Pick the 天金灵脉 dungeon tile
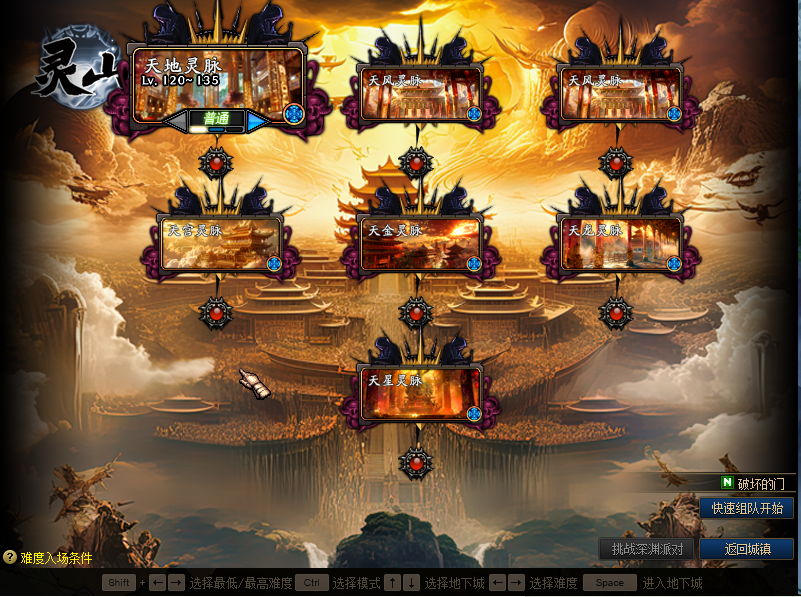Viewport: 801px width, 597px height. 420,244
